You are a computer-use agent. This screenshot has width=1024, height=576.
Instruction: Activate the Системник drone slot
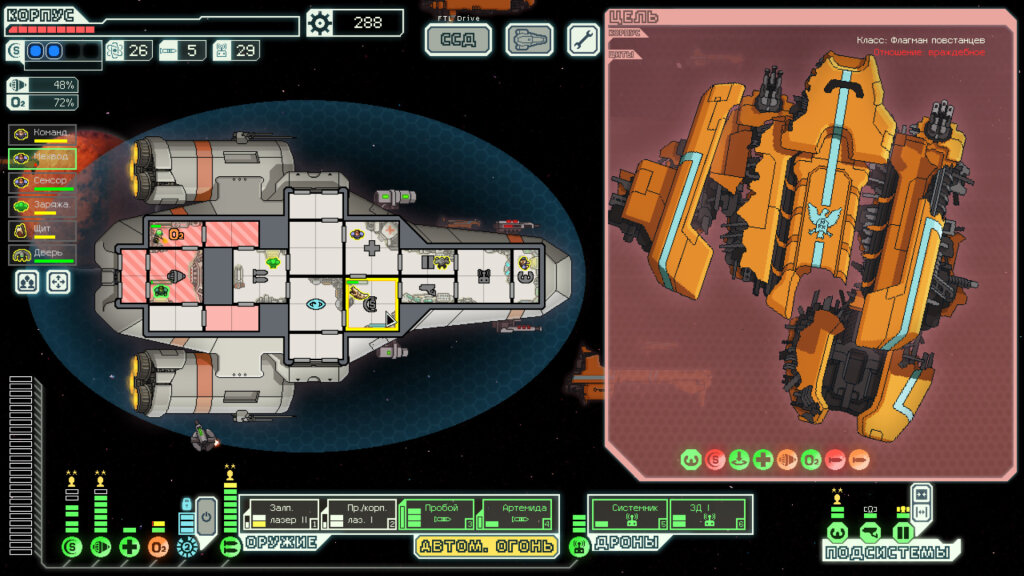(x=628, y=514)
